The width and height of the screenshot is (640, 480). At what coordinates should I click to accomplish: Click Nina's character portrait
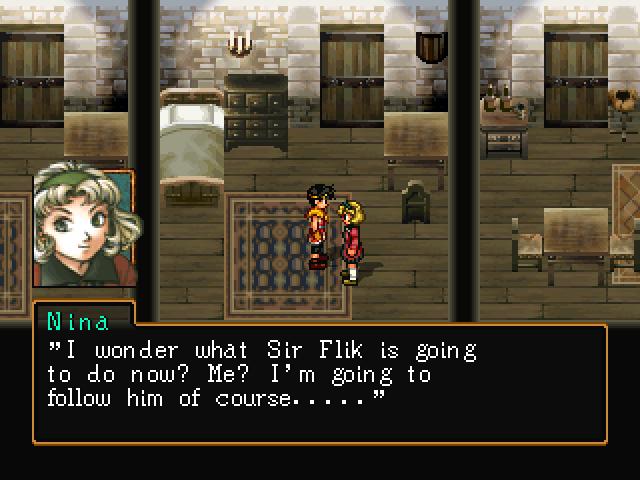point(84,229)
